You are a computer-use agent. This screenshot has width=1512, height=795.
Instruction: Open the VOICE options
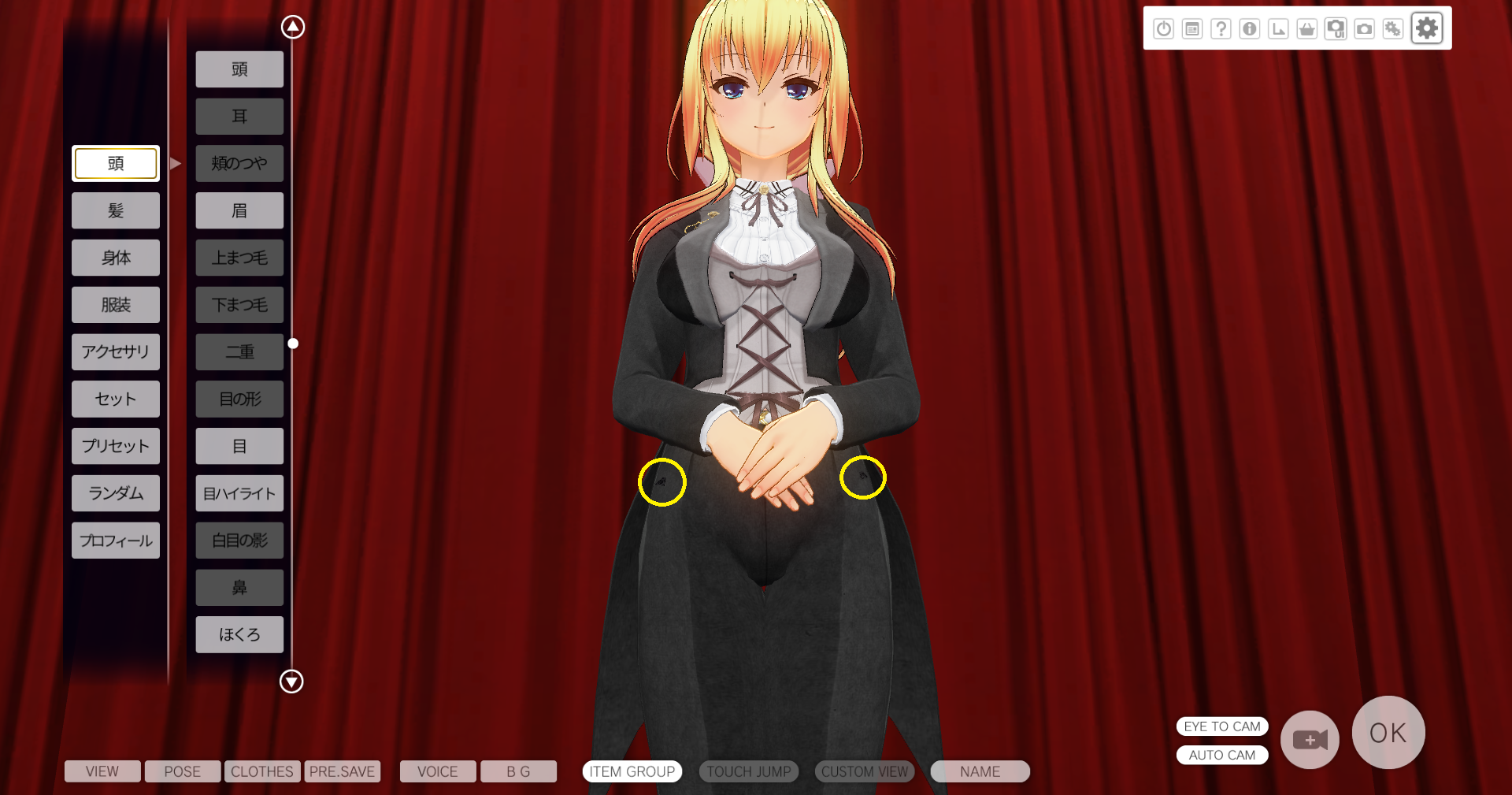point(438,771)
